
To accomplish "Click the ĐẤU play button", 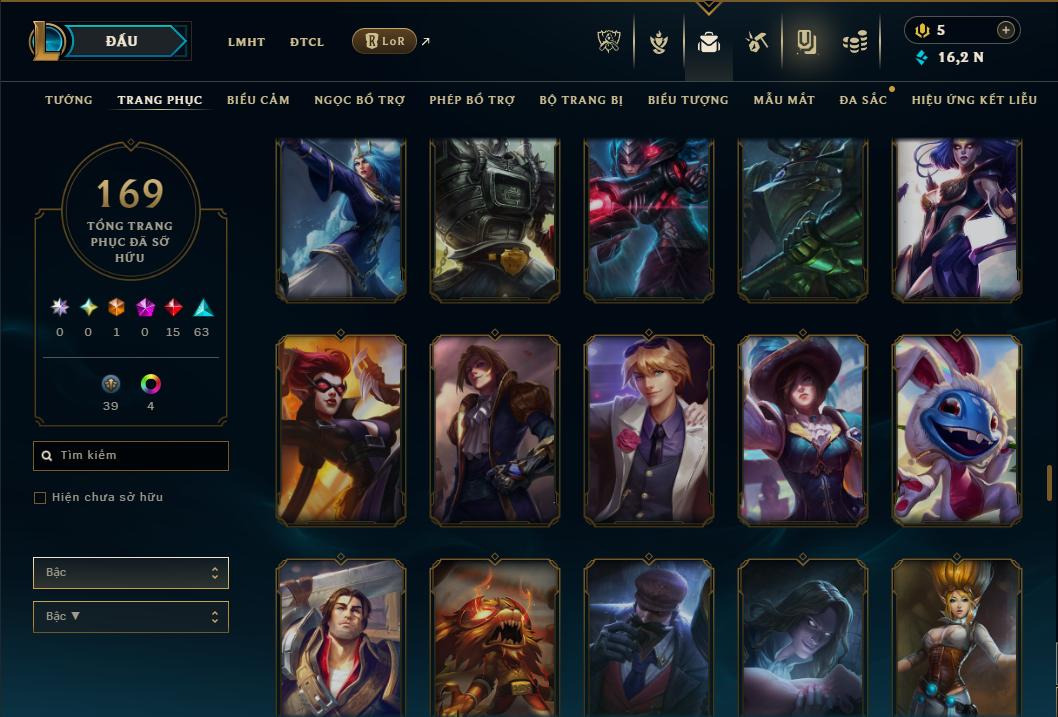I will point(122,41).
